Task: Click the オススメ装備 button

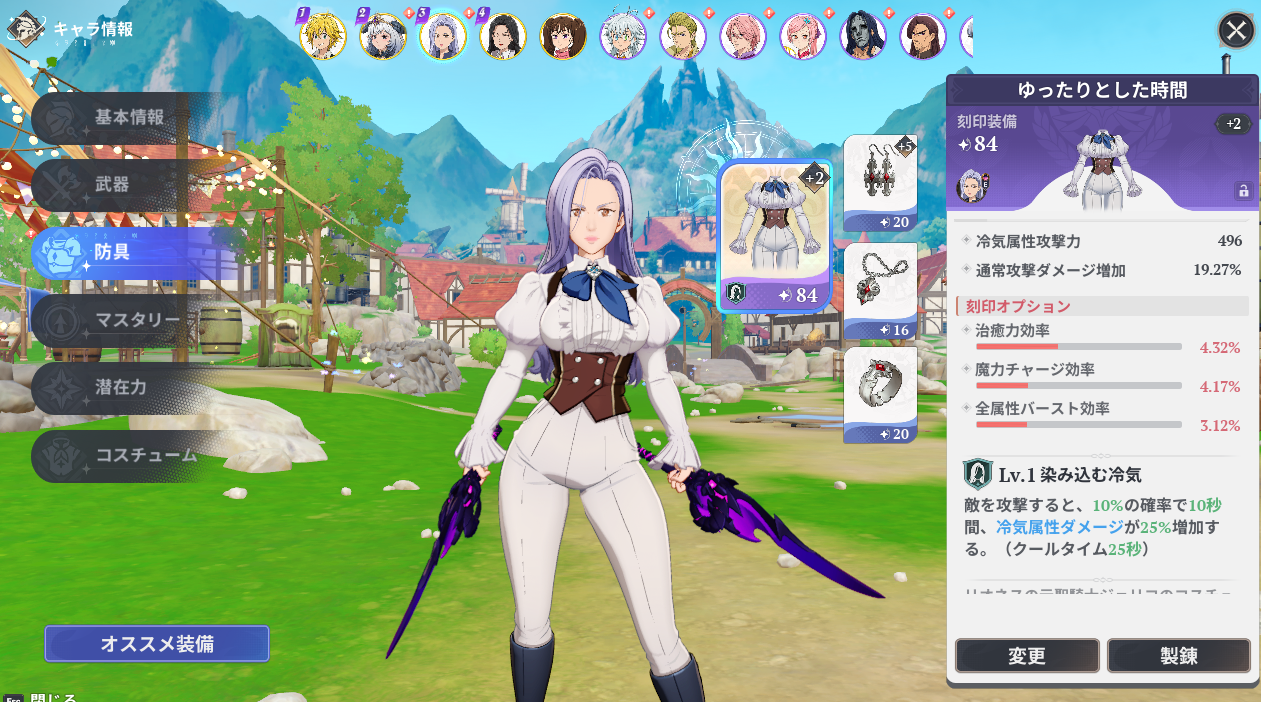Action: point(157,644)
